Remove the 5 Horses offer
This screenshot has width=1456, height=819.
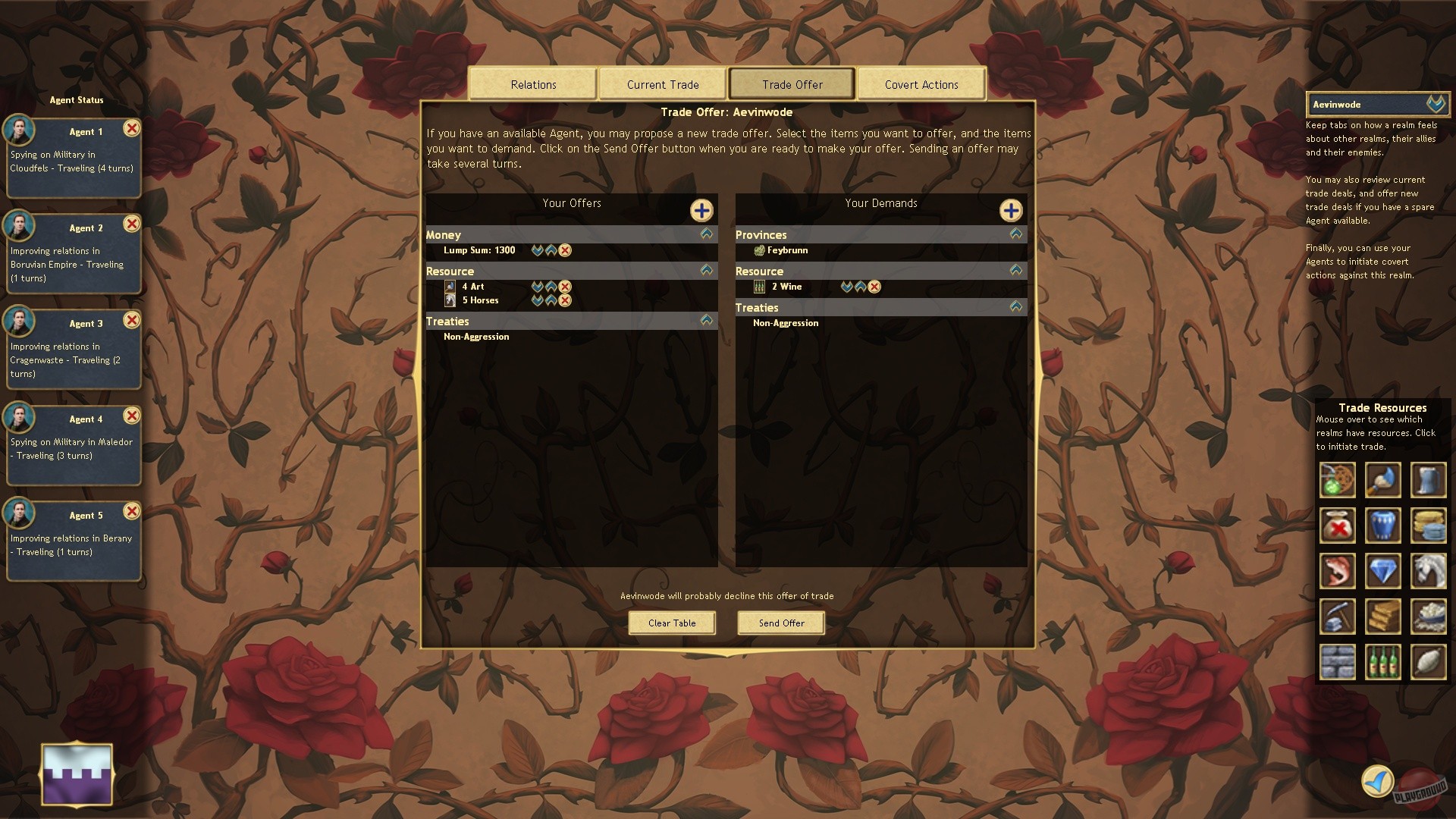pyautogui.click(x=563, y=300)
